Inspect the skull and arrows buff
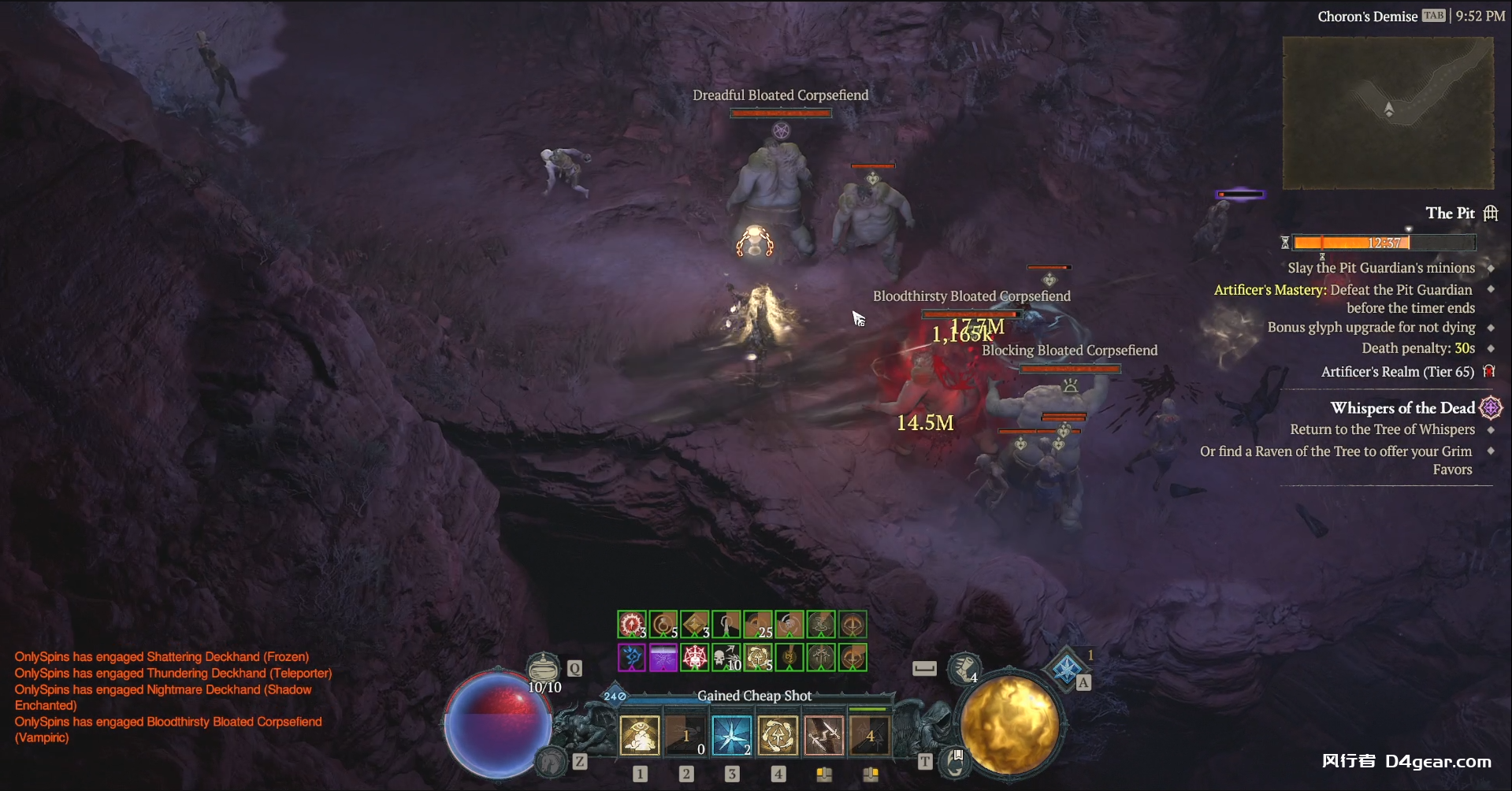 pyautogui.click(x=726, y=657)
